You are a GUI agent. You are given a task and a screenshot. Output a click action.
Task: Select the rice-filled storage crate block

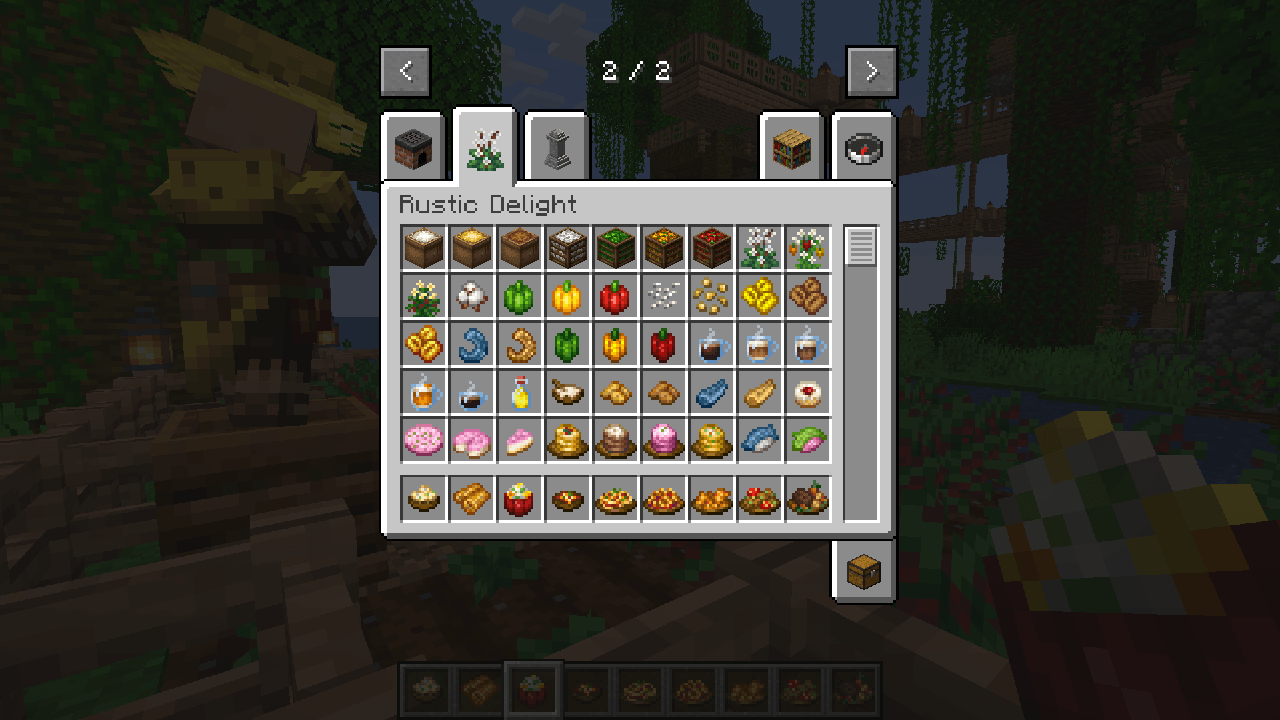[x=567, y=248]
